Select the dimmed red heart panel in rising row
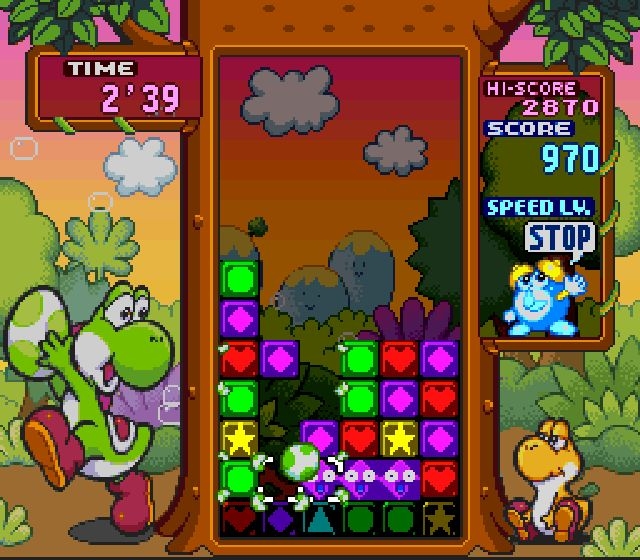This screenshot has height=560, width=640. (239, 518)
